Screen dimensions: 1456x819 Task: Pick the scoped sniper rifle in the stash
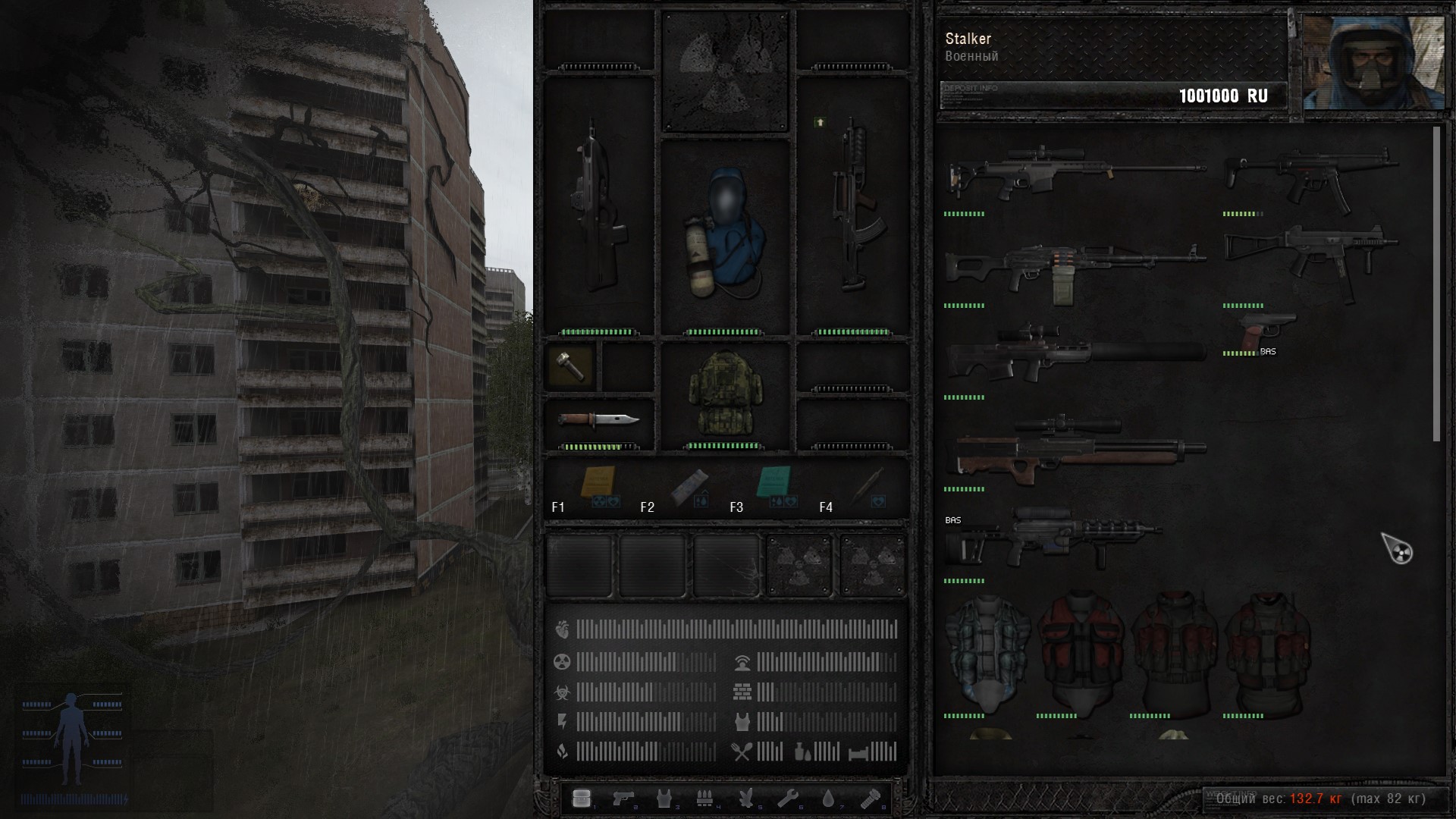(1075, 172)
